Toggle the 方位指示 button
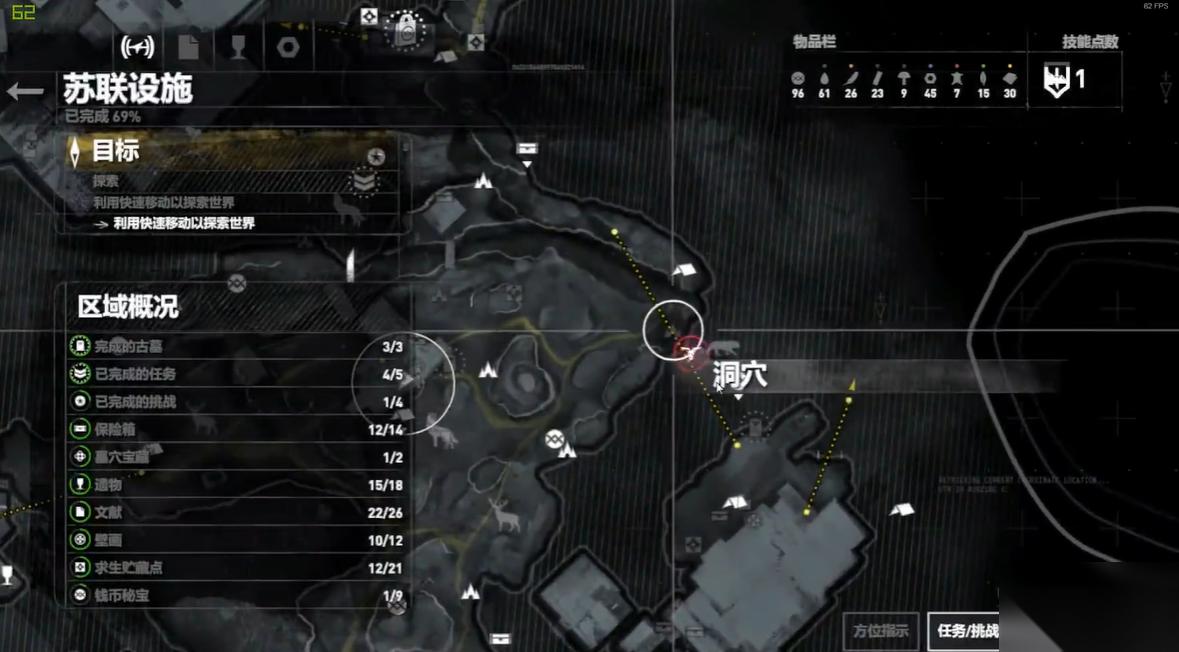Image resolution: width=1179 pixels, height=652 pixels. click(x=881, y=630)
